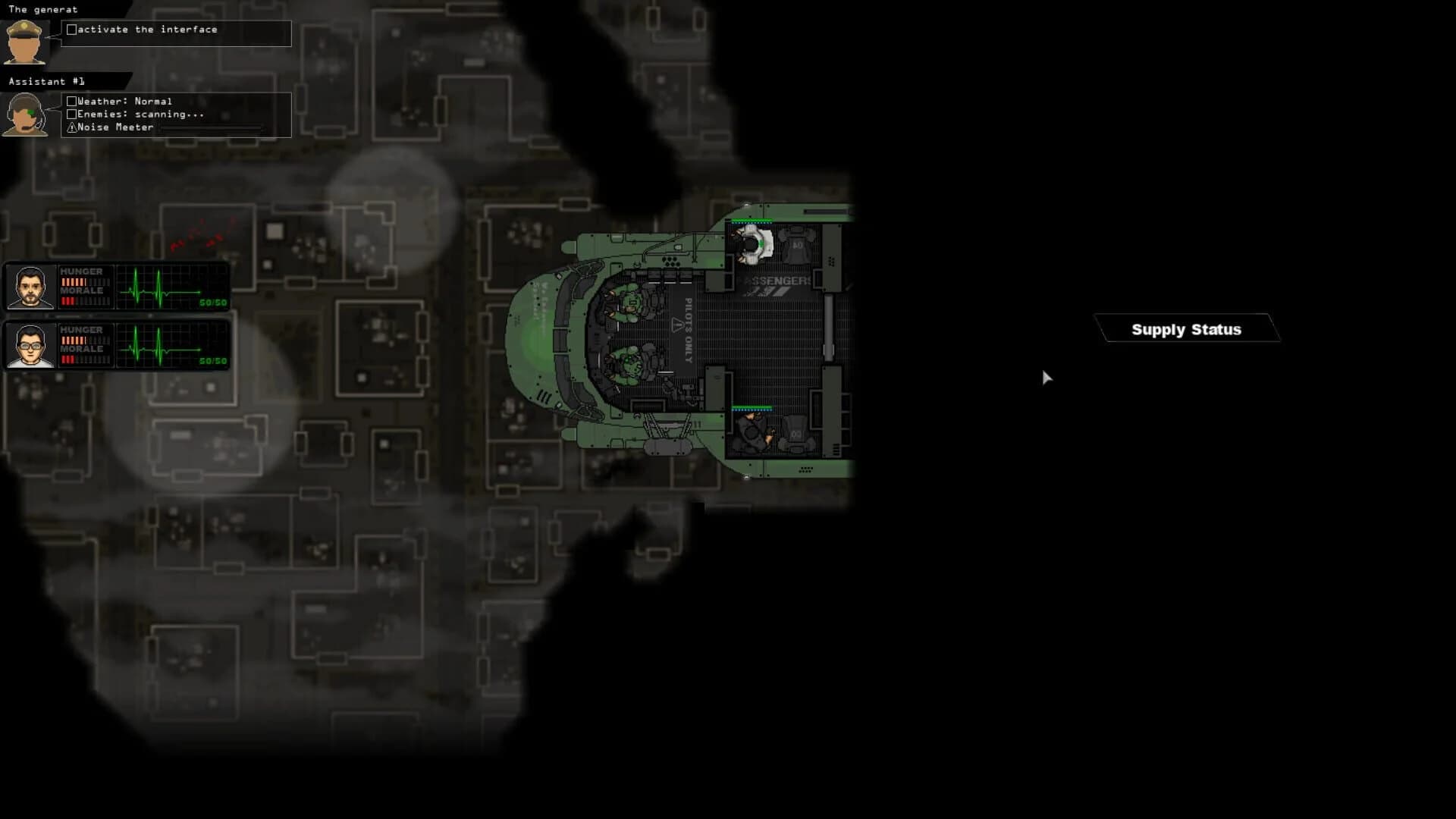Click the Noise Meter warning triangle icon

click(71, 127)
